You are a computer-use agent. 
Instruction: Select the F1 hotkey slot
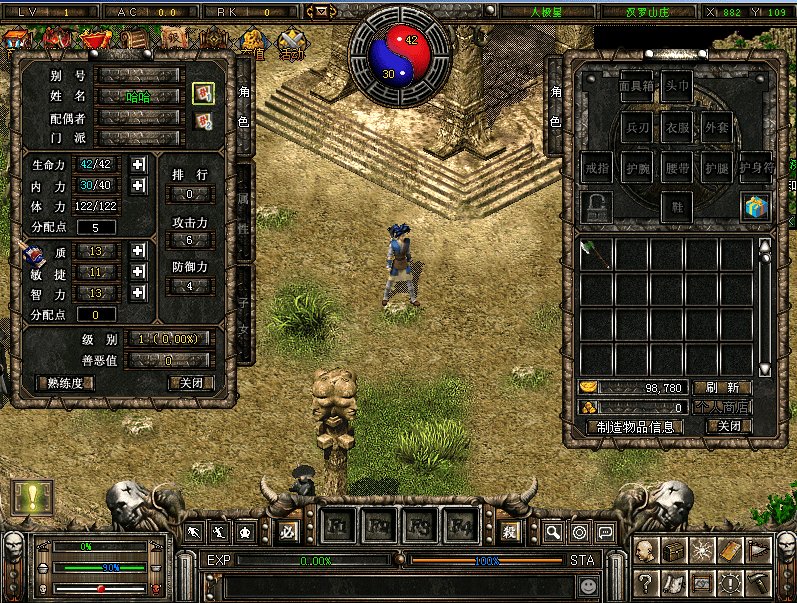tap(338, 523)
